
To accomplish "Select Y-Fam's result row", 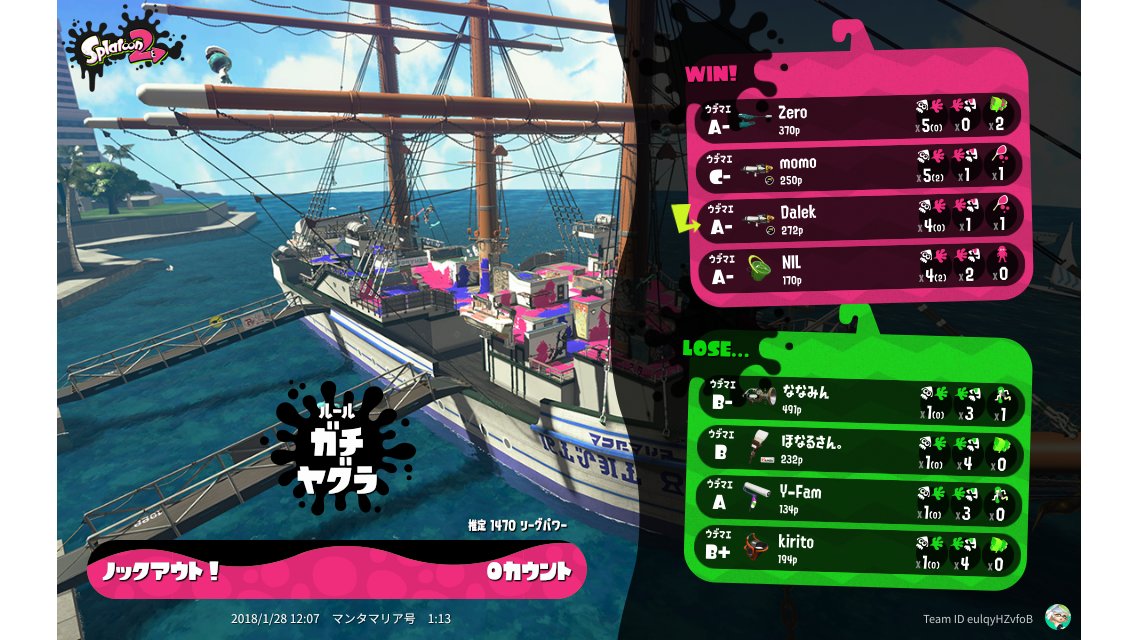I will (x=860, y=498).
